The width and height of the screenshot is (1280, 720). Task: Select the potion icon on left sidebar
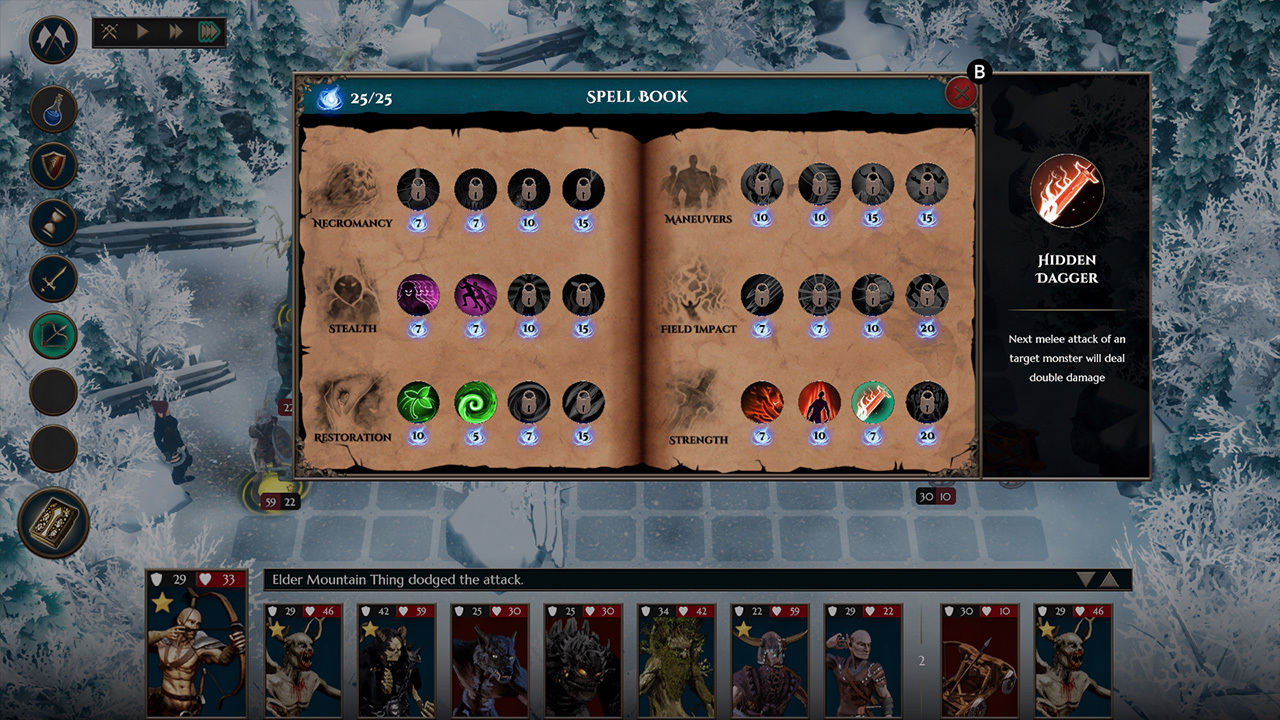click(53, 110)
